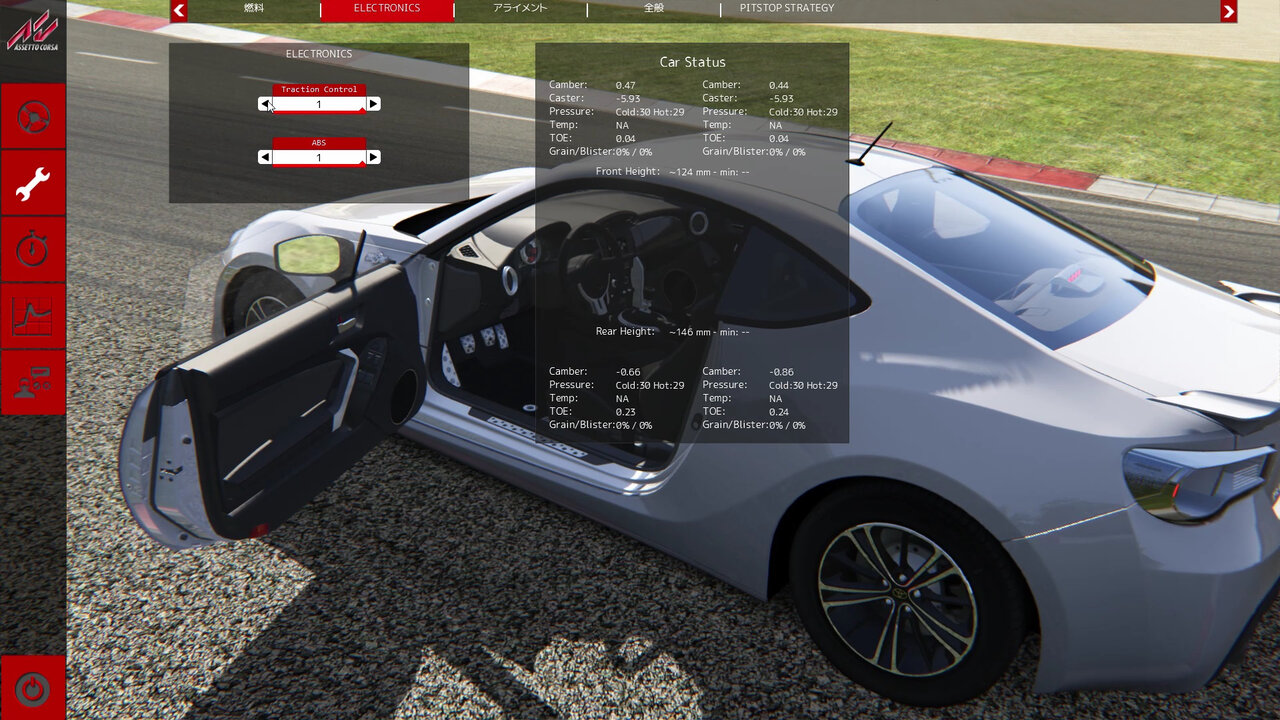Increase the ABS value
The width and height of the screenshot is (1280, 720).
click(x=373, y=156)
